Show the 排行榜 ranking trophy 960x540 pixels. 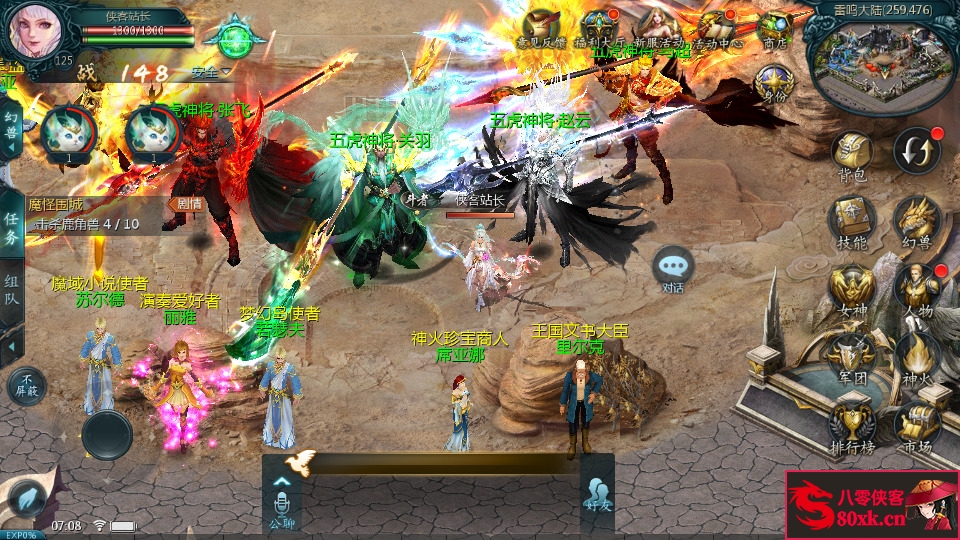tap(852, 424)
